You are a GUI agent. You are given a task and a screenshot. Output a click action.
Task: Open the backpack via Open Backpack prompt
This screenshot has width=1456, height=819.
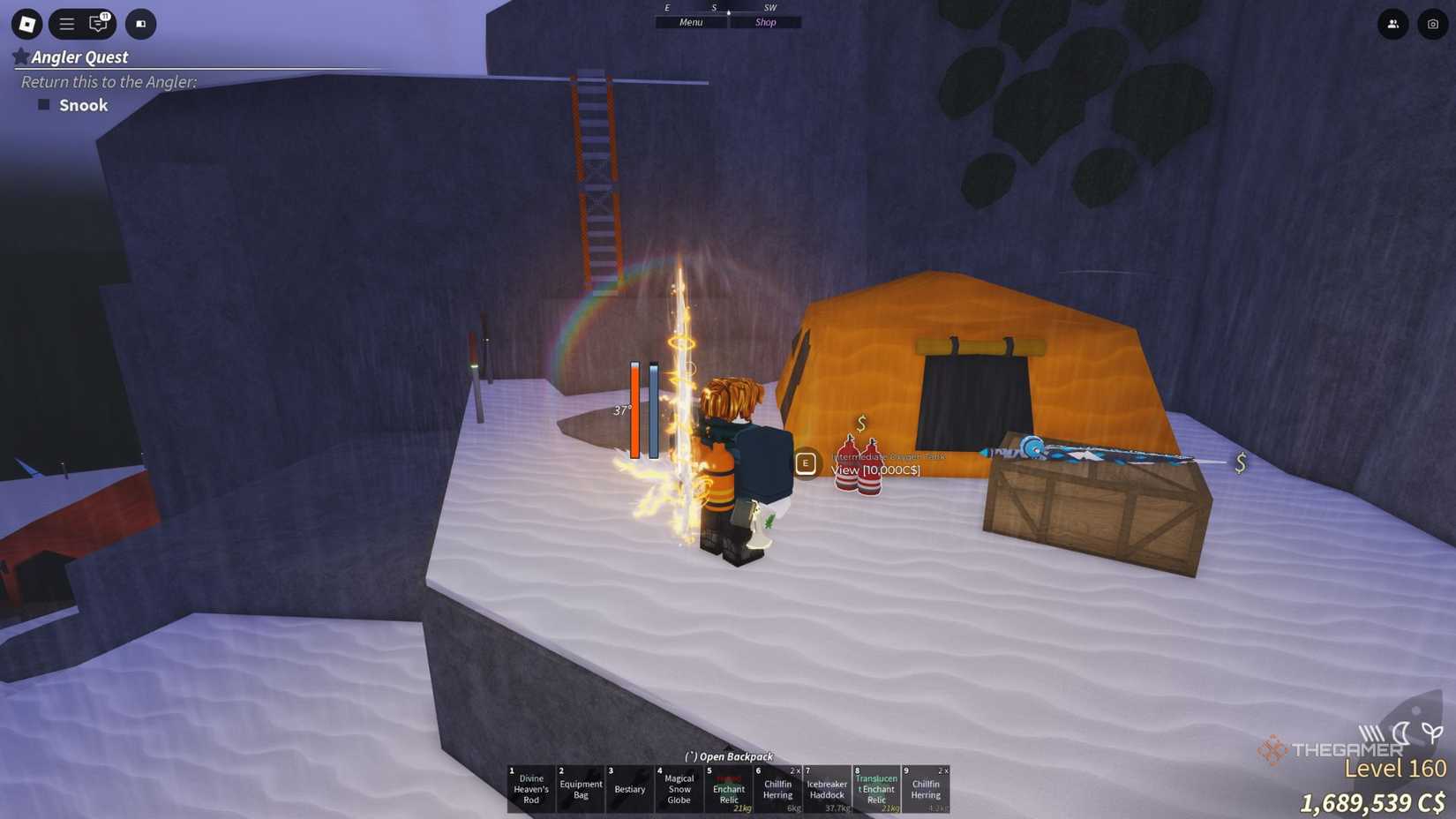[727, 756]
